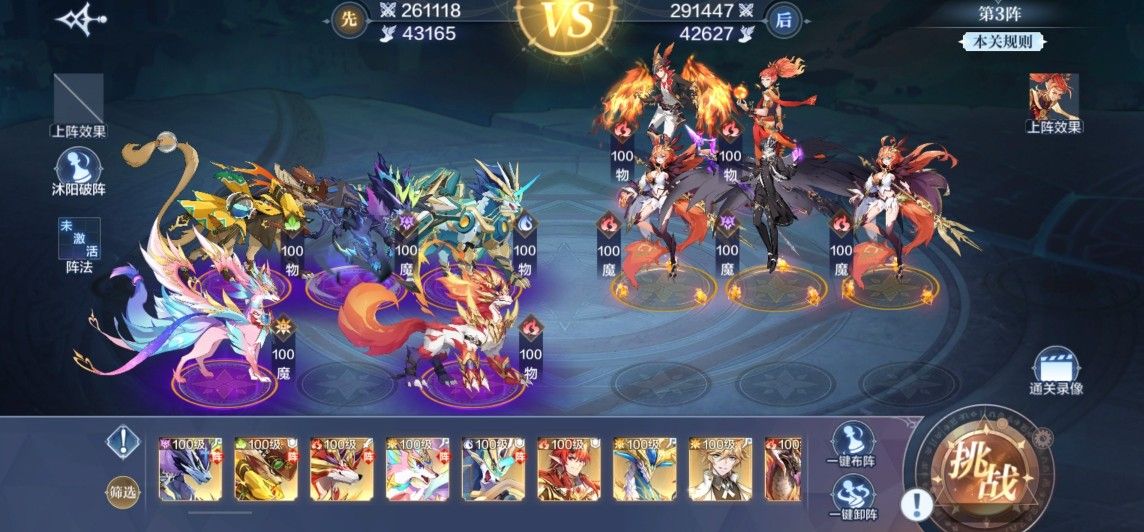The width and height of the screenshot is (1144, 532).
Task: Select the purple dragon hero card
Action: (187, 468)
